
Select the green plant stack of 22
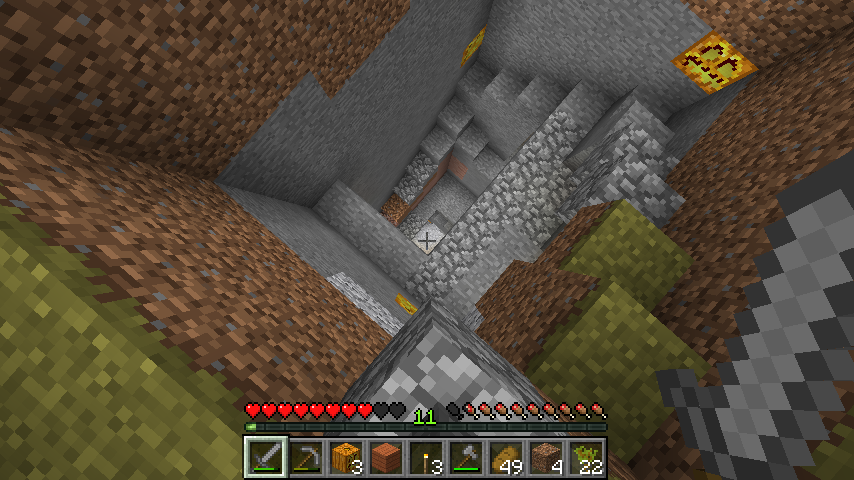tap(585, 457)
